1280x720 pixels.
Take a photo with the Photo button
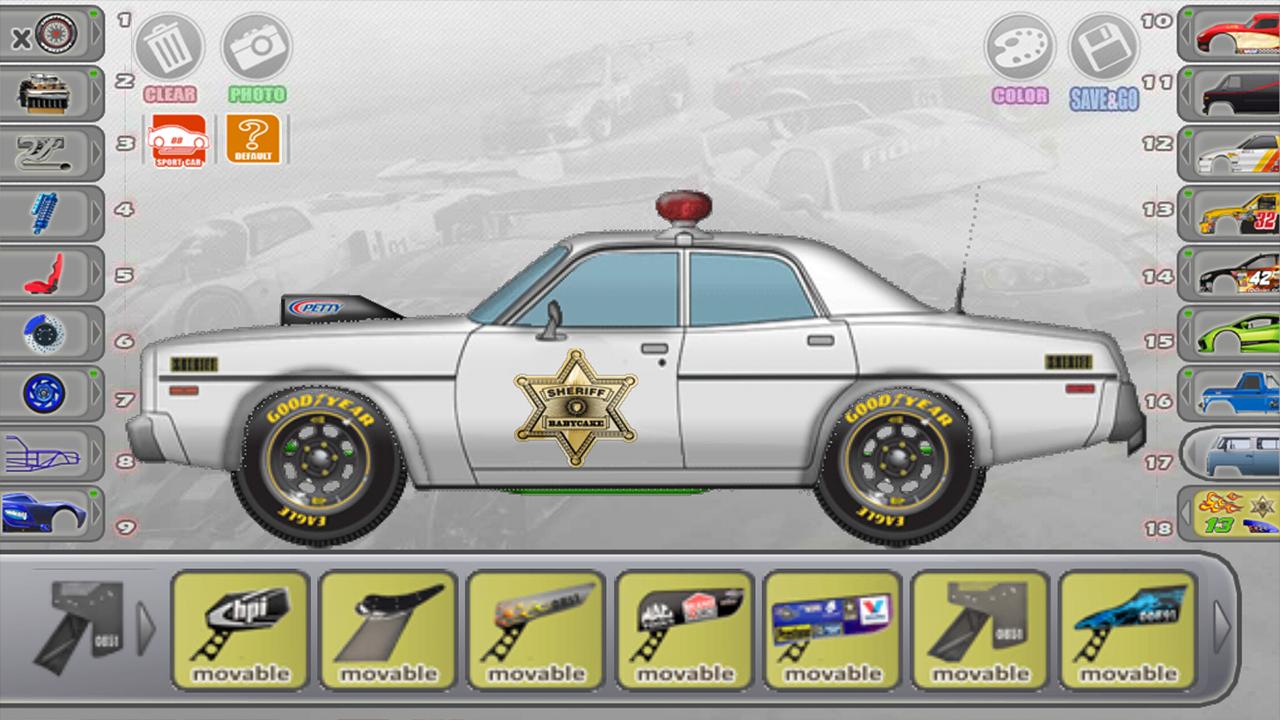click(x=256, y=47)
